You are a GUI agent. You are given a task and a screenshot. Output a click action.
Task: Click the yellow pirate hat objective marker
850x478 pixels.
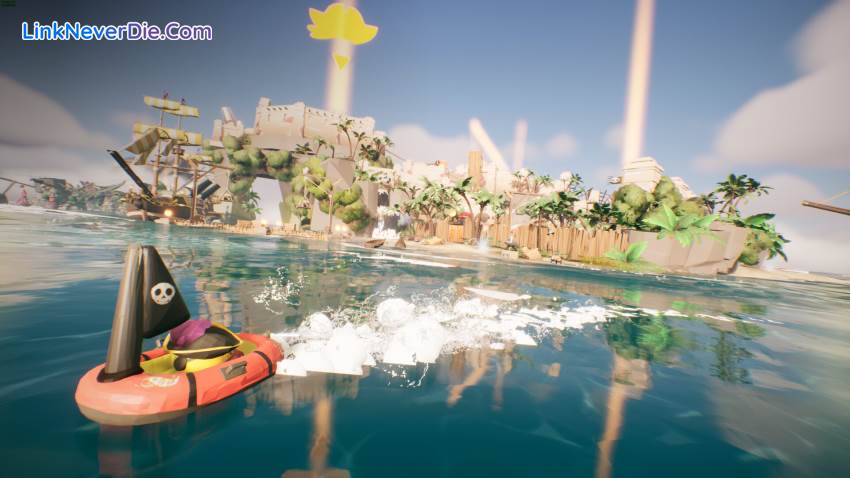[342, 25]
